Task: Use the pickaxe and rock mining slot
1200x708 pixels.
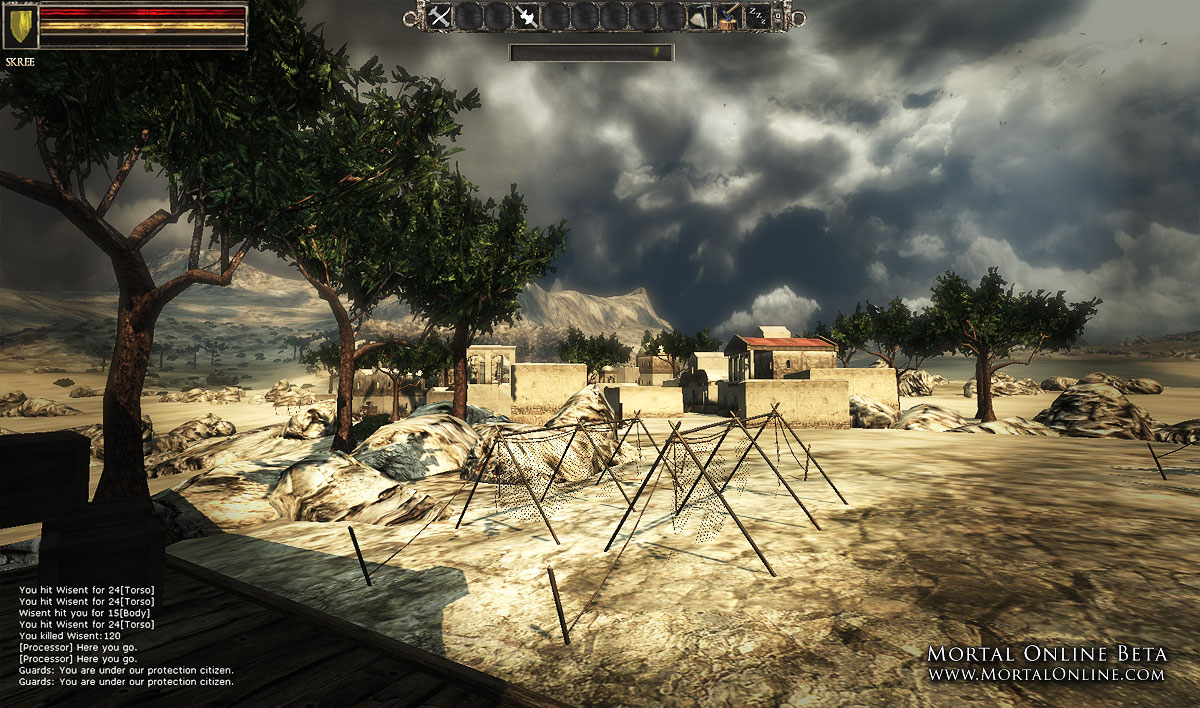Action: pyautogui.click(x=700, y=16)
